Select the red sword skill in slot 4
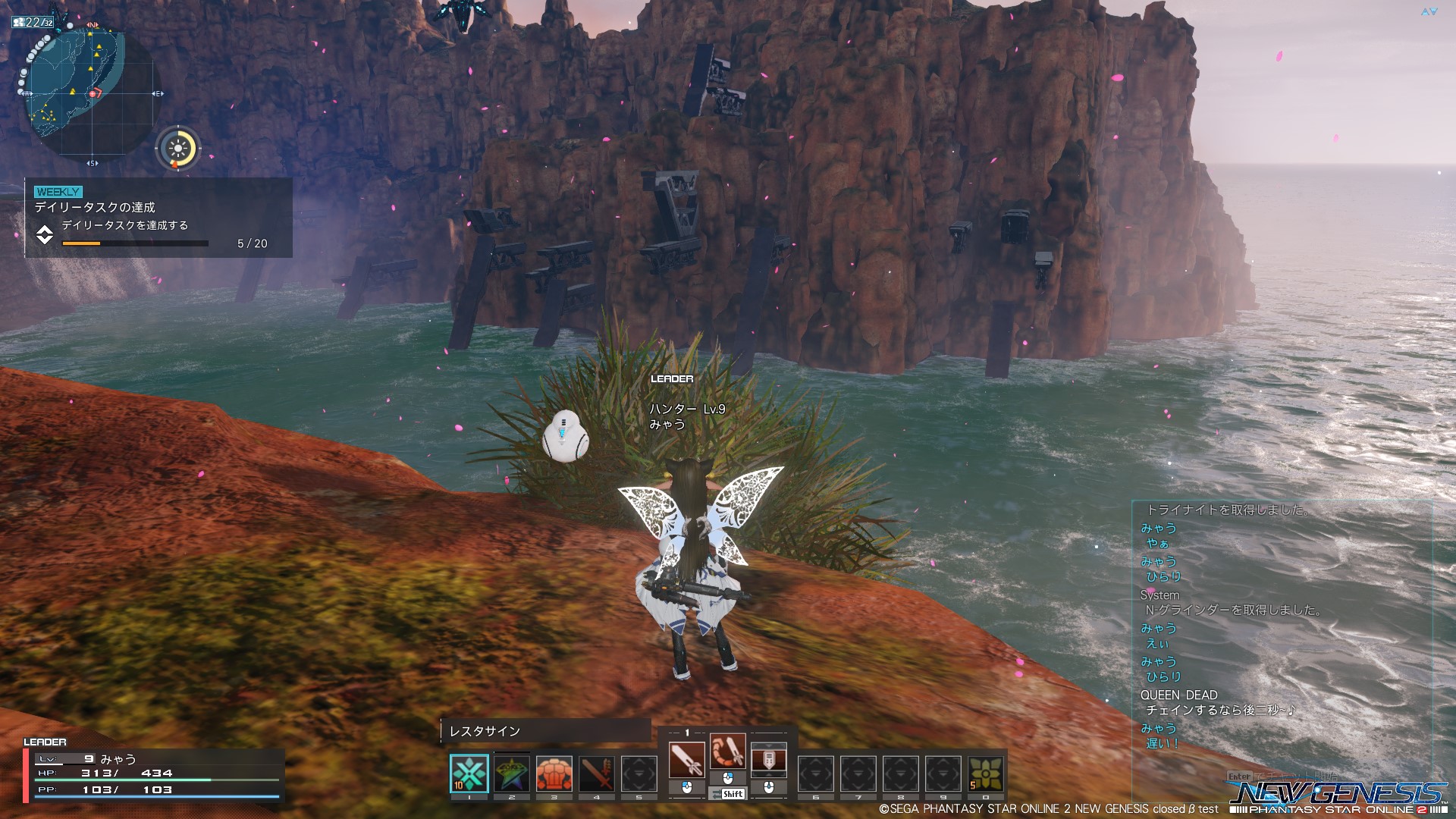 [x=597, y=773]
